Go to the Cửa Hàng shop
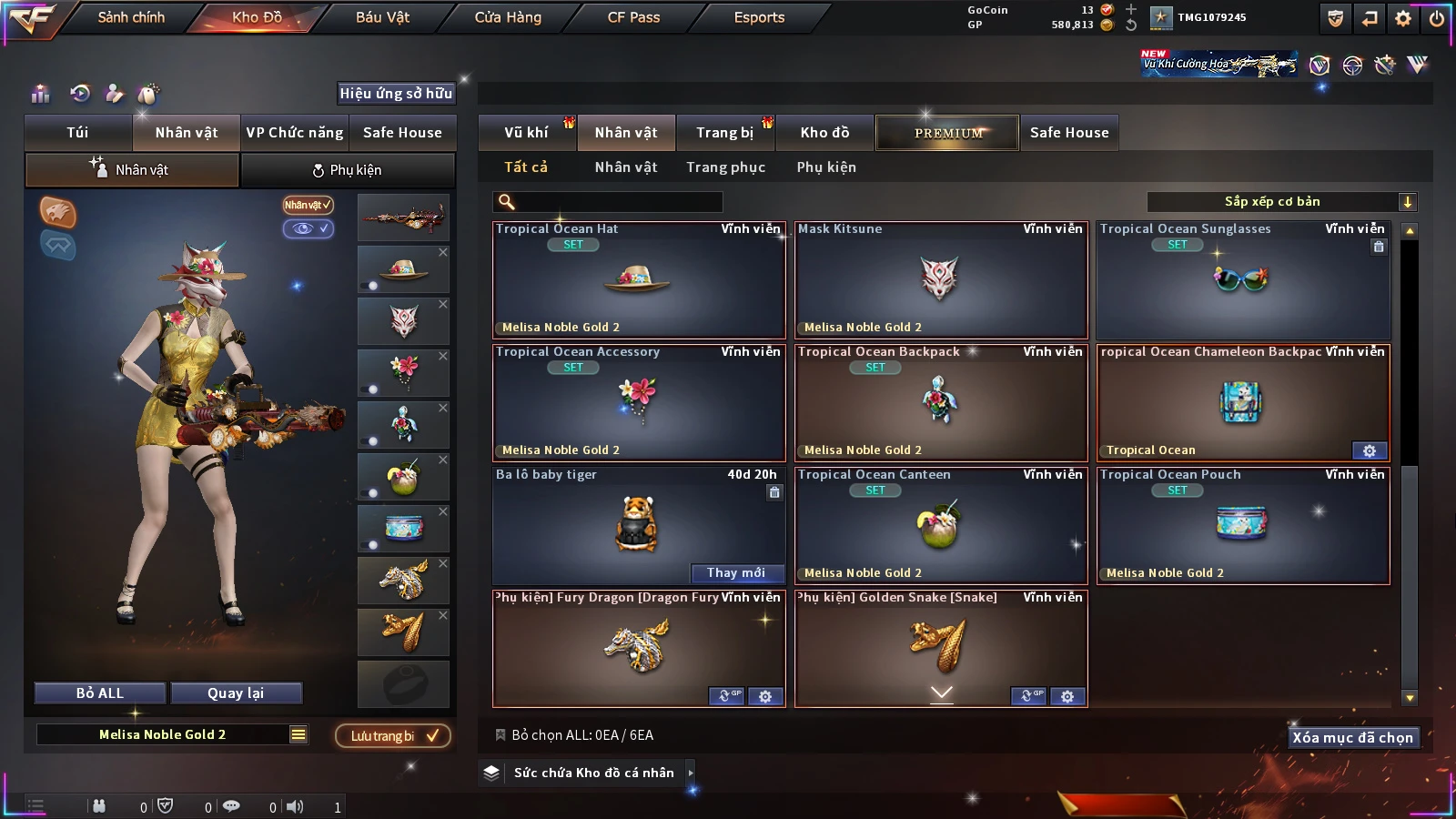Image resolution: width=1456 pixels, height=819 pixels. (x=508, y=17)
